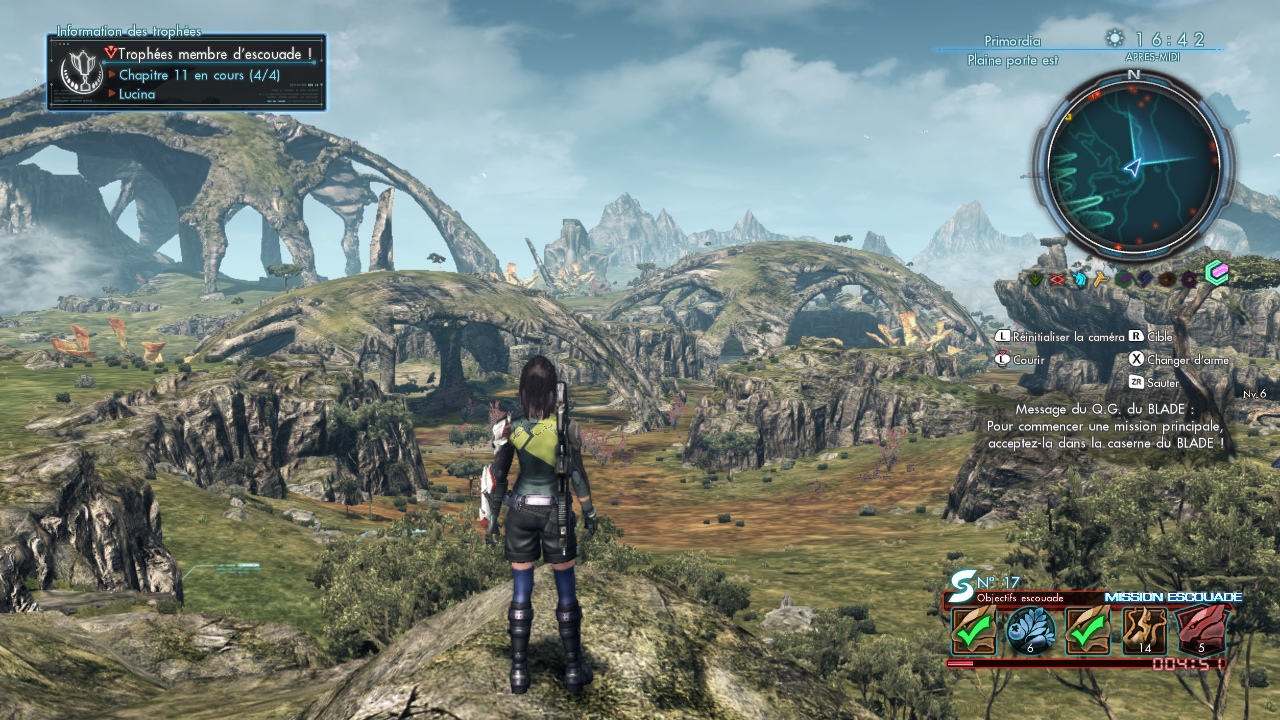Click the white S squad rank emblem
Image resolution: width=1280 pixels, height=720 pixels.
click(962, 582)
